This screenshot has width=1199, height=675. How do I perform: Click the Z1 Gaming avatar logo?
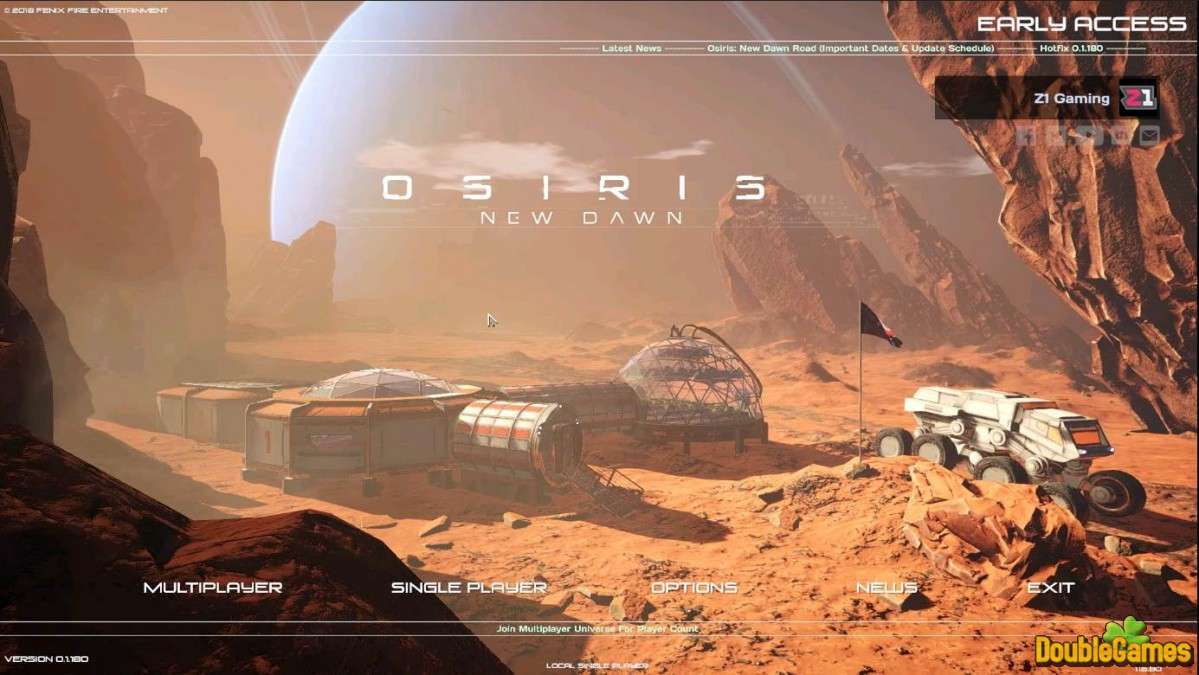click(1137, 98)
